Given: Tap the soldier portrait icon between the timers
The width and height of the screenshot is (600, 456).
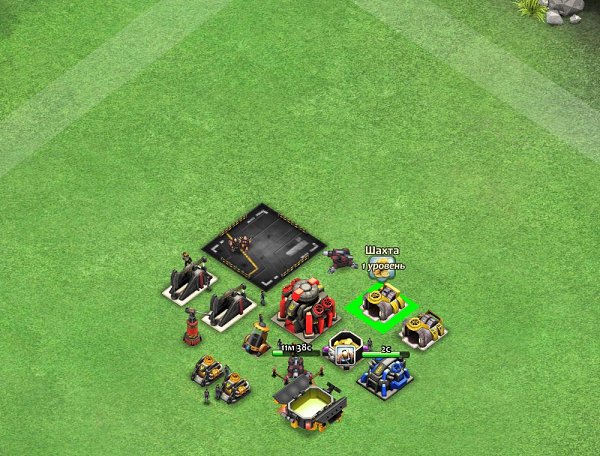Looking at the screenshot, I should pos(345,352).
